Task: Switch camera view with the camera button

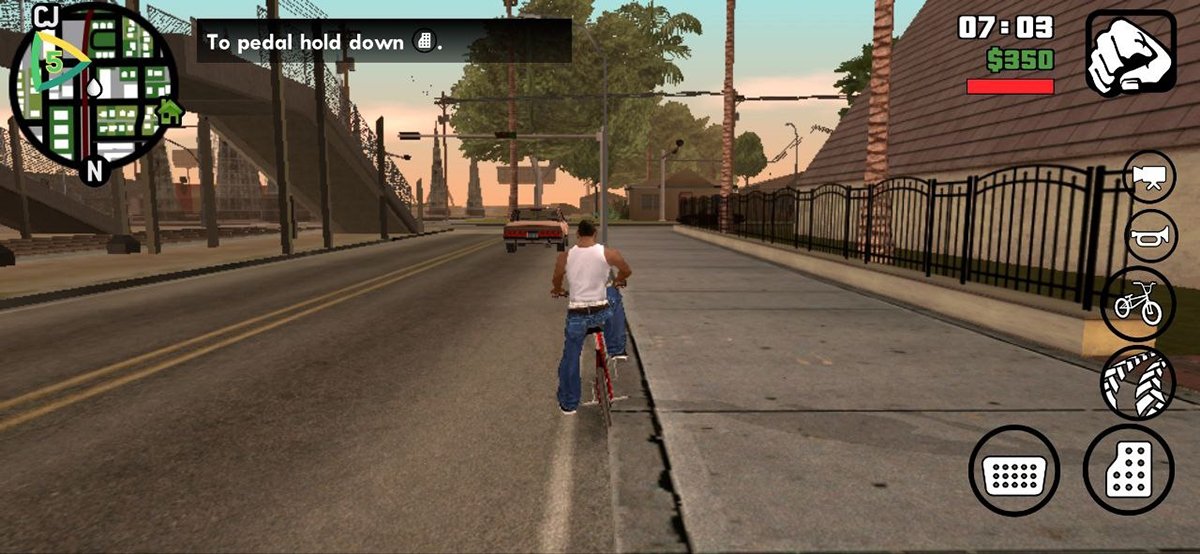Action: click(x=1148, y=178)
